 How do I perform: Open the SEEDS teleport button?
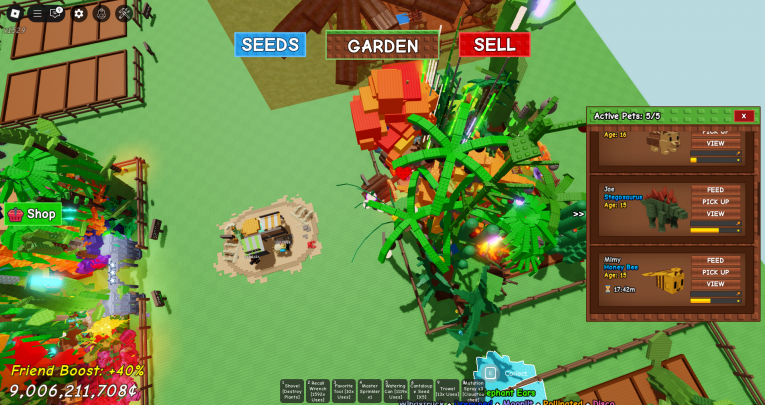click(270, 45)
